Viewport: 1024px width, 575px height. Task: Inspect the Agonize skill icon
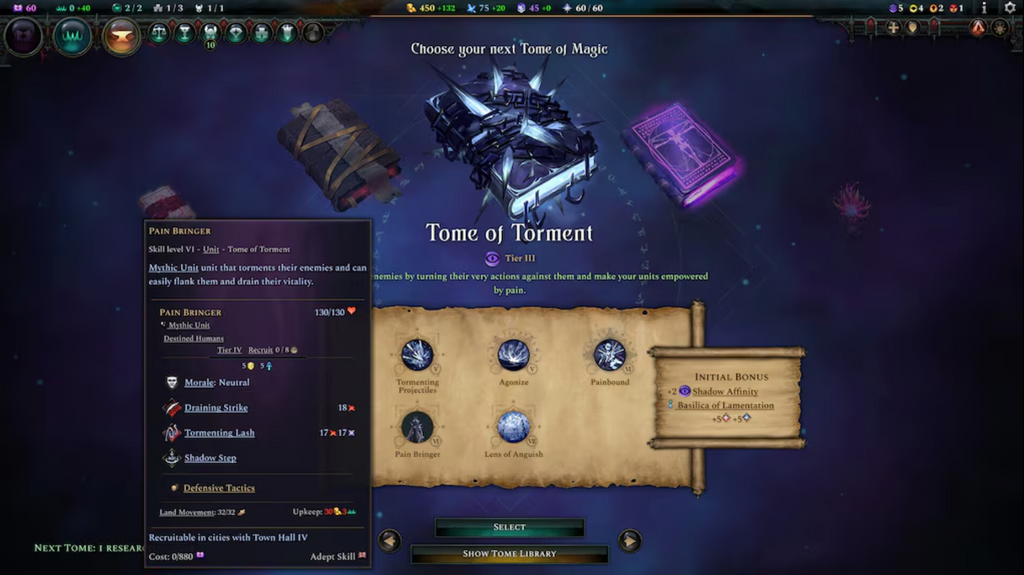point(514,355)
